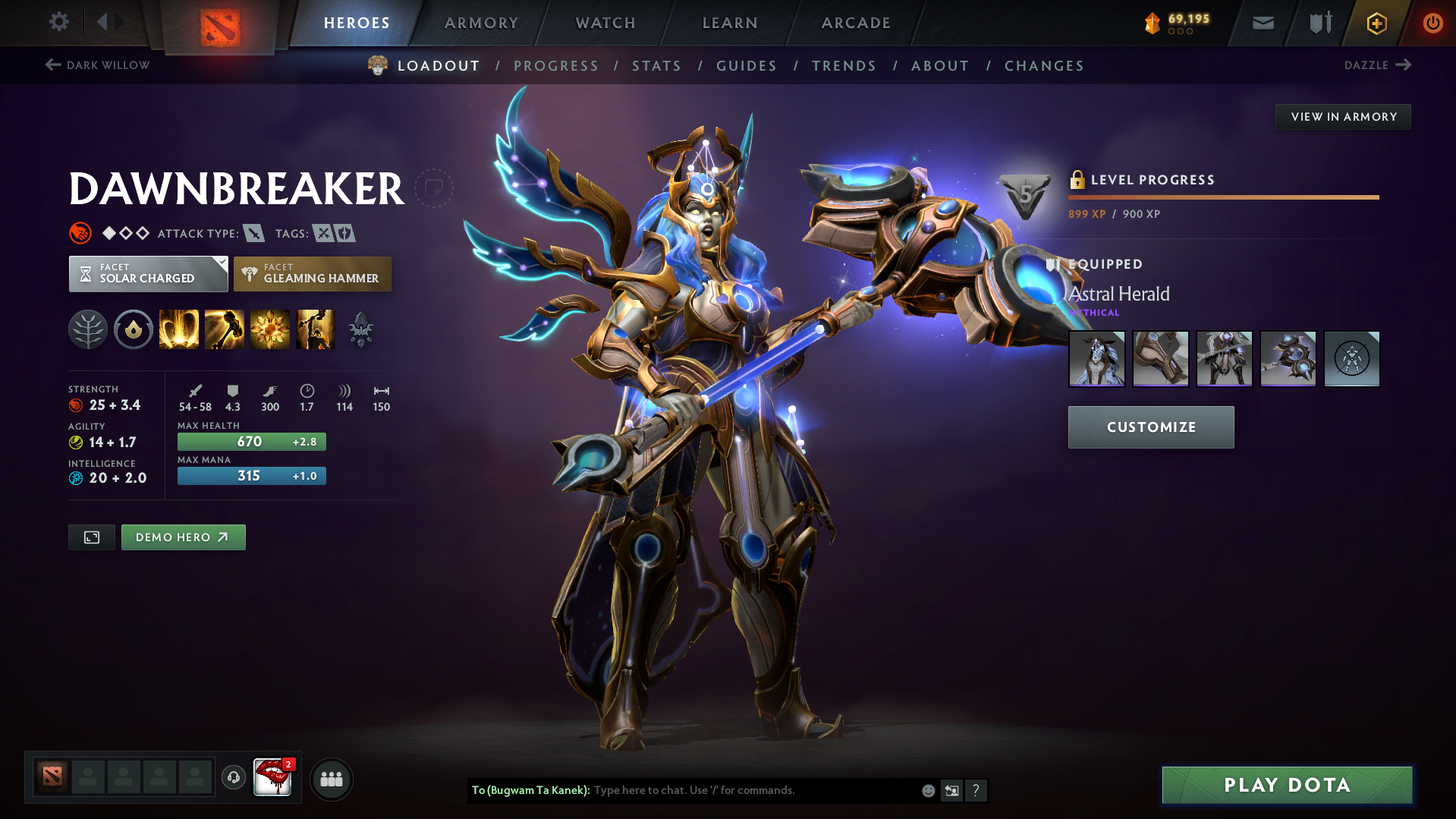The width and height of the screenshot is (1456, 819).
Task: Choose the Solar Charged facet
Action: 148,274
